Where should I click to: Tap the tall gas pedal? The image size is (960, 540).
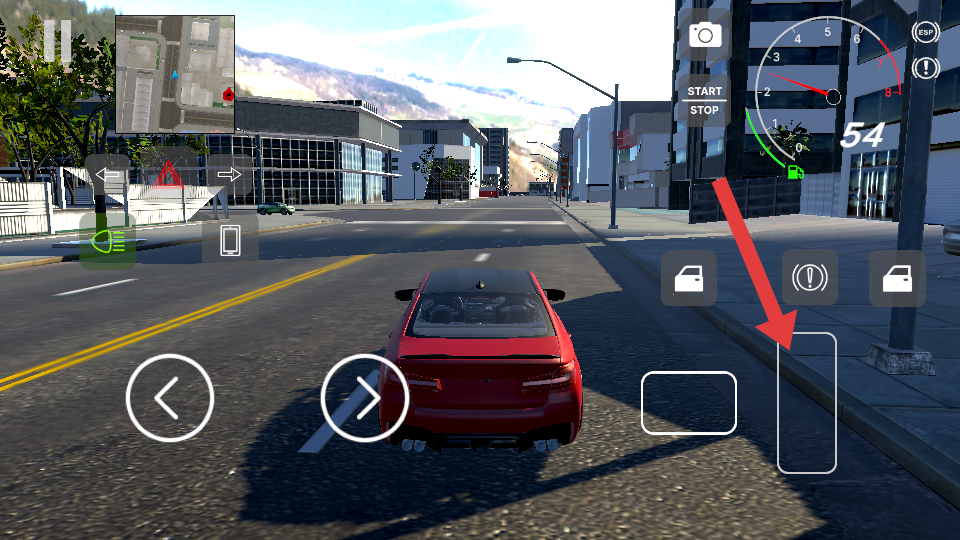point(806,402)
